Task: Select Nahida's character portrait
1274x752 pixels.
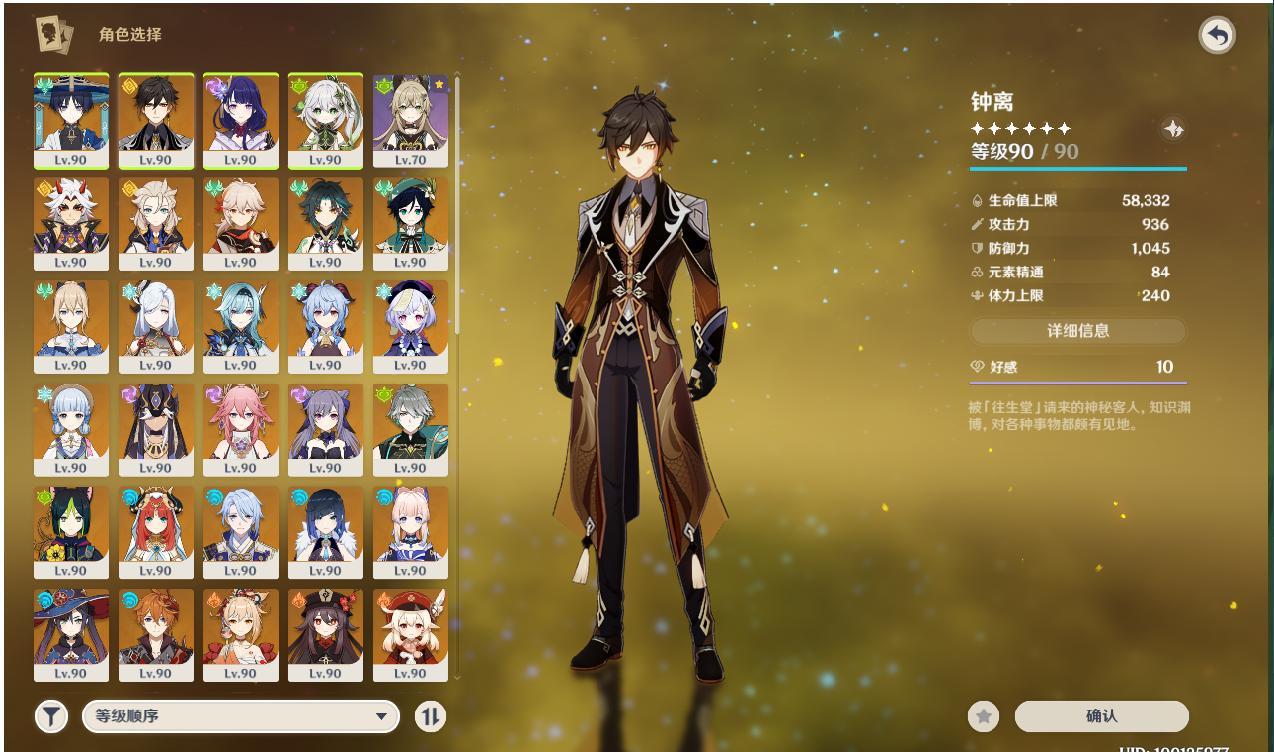Action: click(x=325, y=120)
